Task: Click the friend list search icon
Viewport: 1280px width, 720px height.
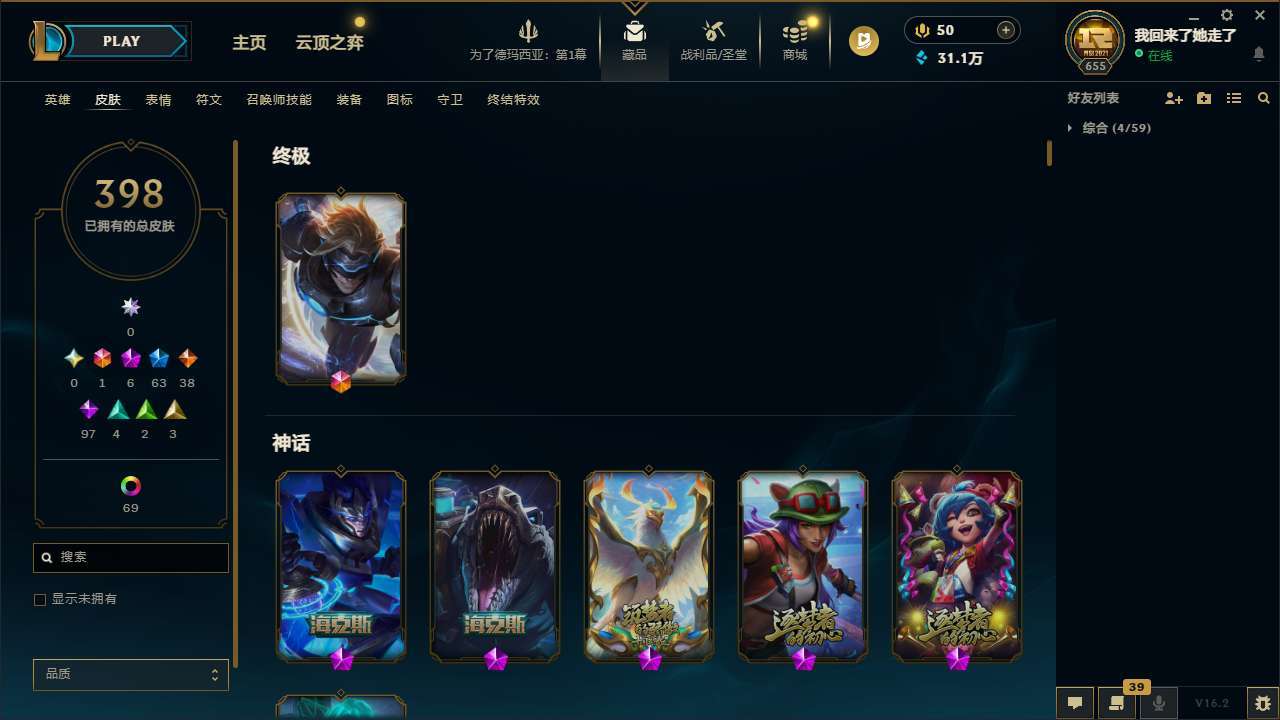Action: click(x=1264, y=98)
